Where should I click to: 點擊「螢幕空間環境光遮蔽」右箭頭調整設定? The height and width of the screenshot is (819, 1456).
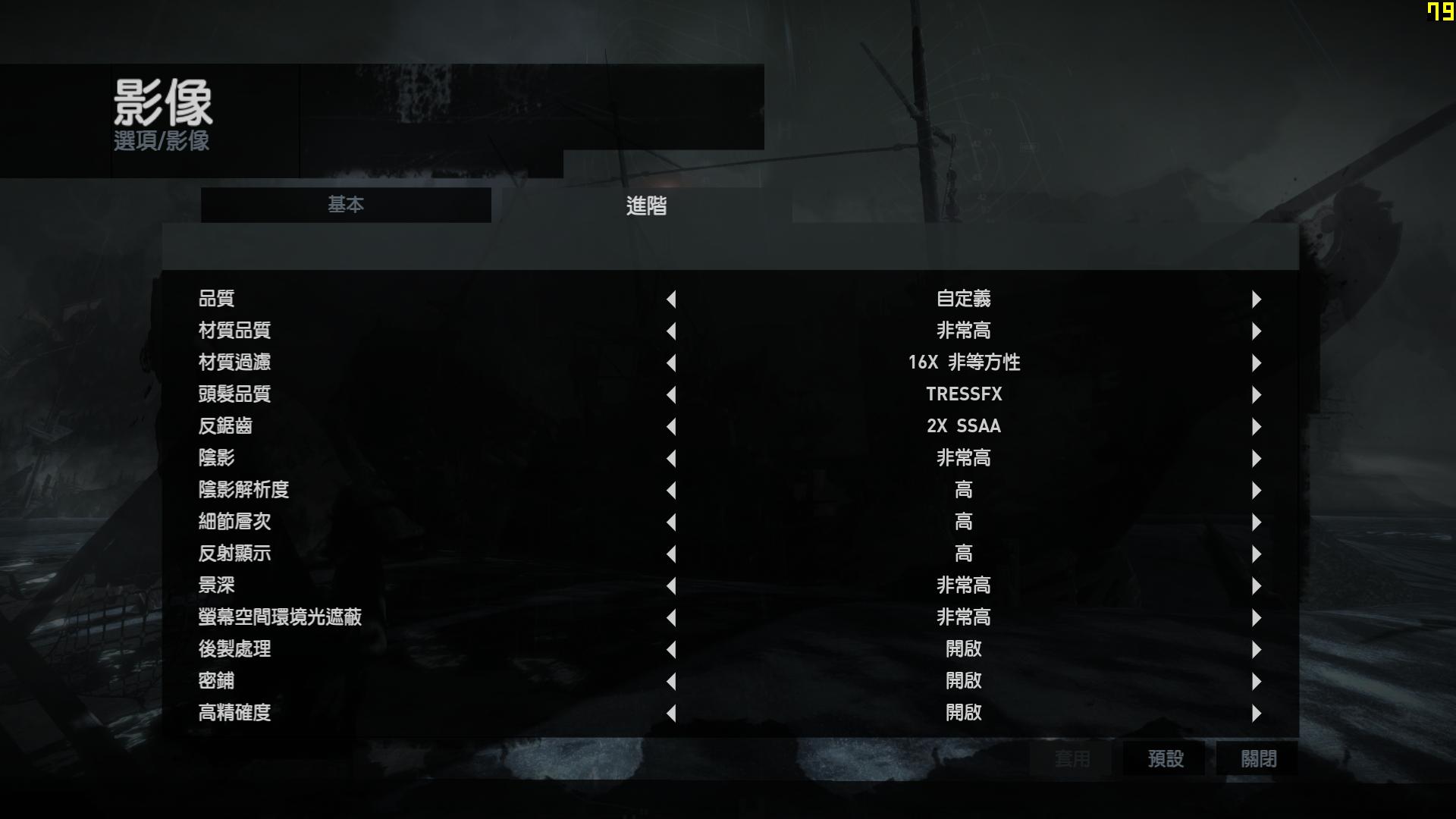click(1257, 617)
